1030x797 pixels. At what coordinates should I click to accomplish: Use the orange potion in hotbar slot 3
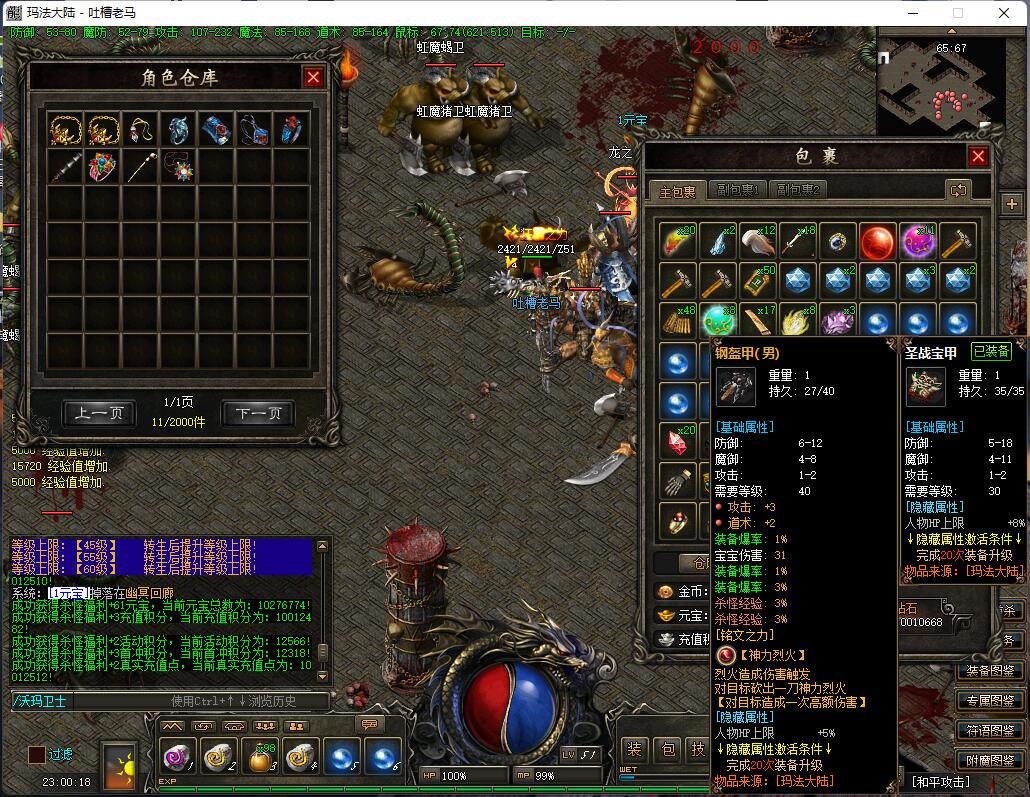pos(260,759)
